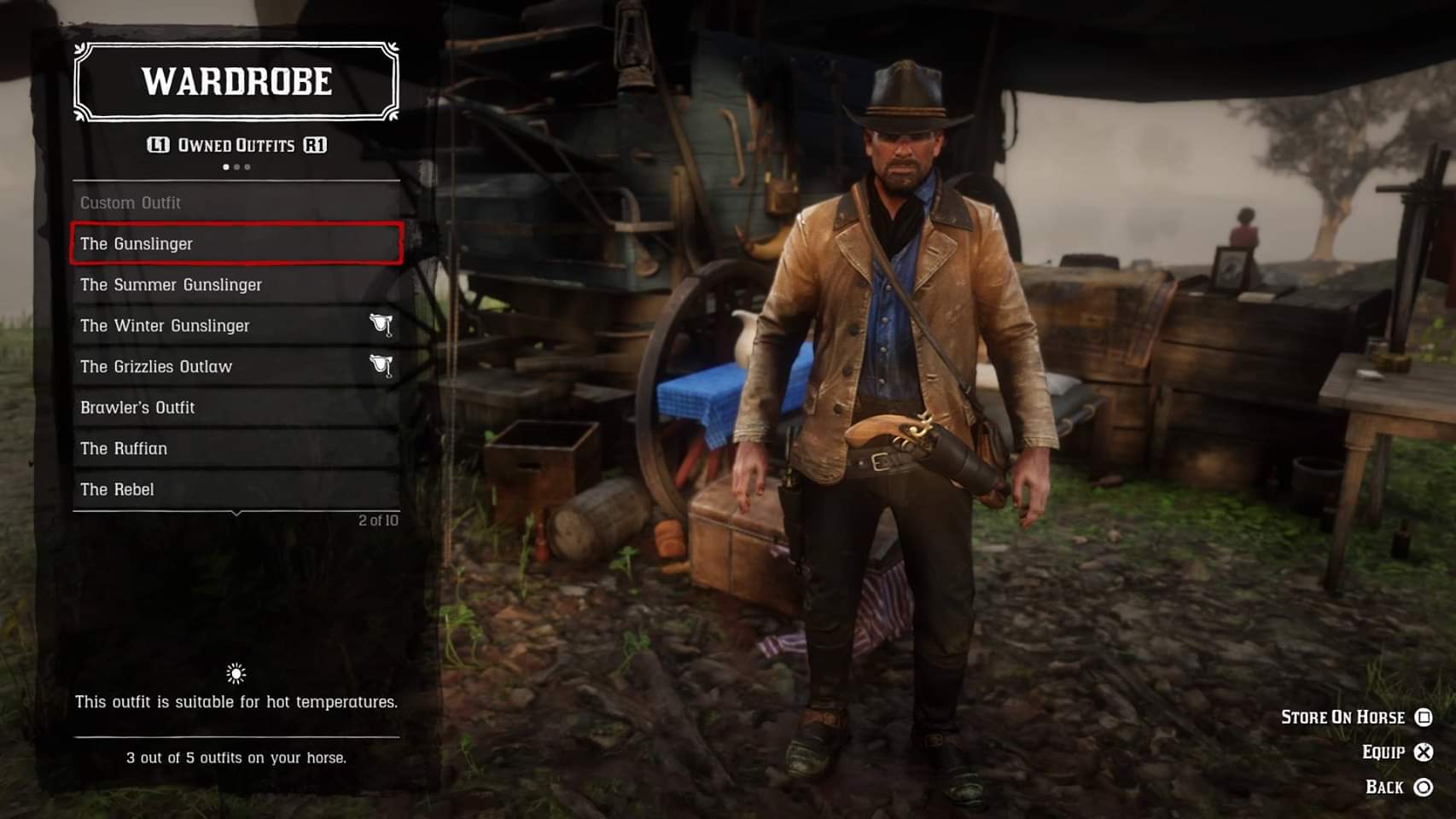The width and height of the screenshot is (1456, 819).
Task: Select The Ruffian outfit
Action: click(236, 449)
